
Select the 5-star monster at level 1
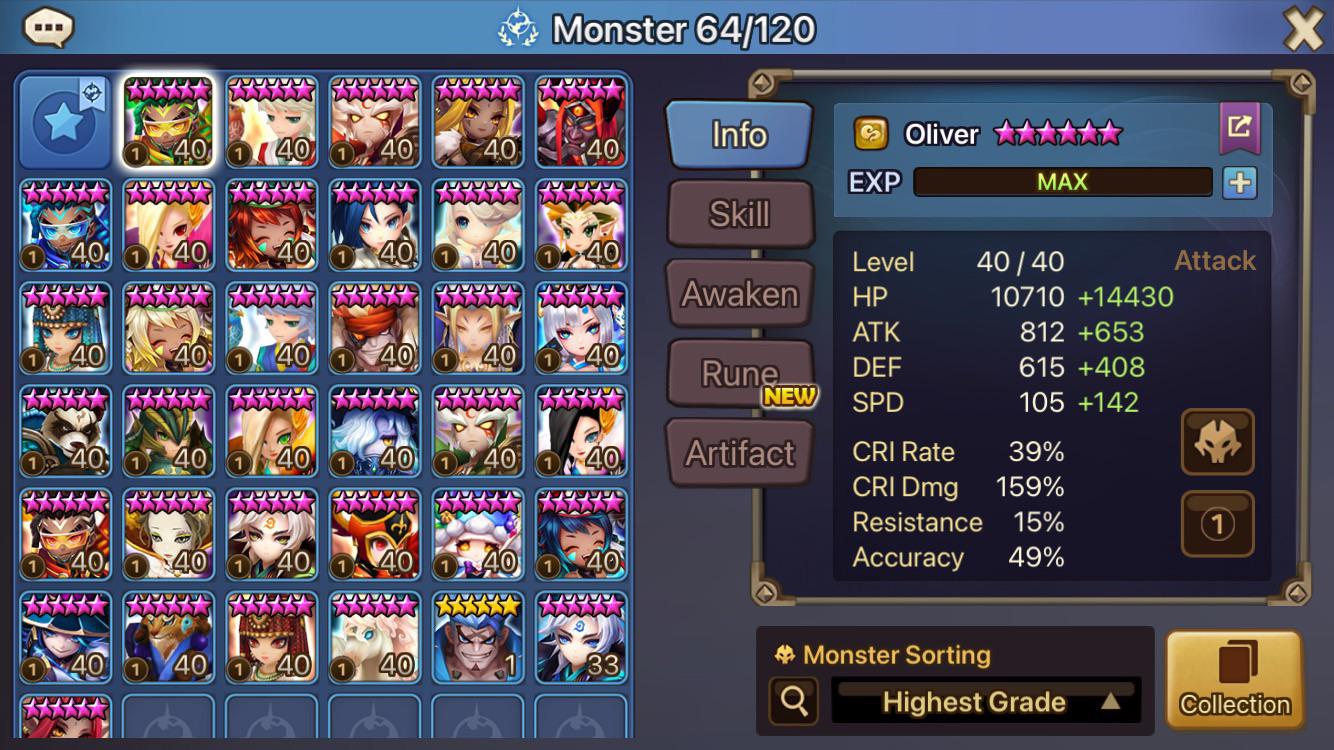477,638
